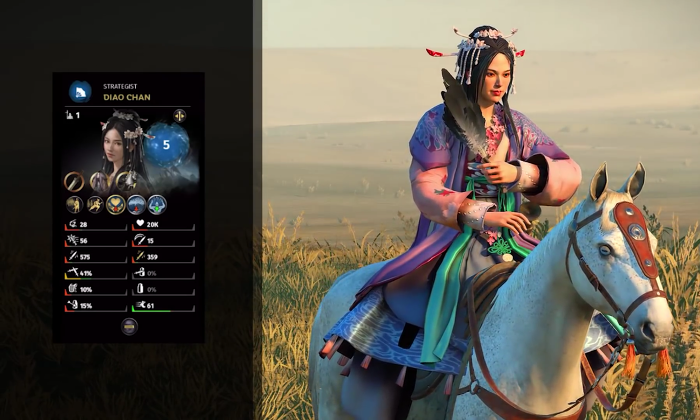Click the round button below unit stats

point(129,325)
